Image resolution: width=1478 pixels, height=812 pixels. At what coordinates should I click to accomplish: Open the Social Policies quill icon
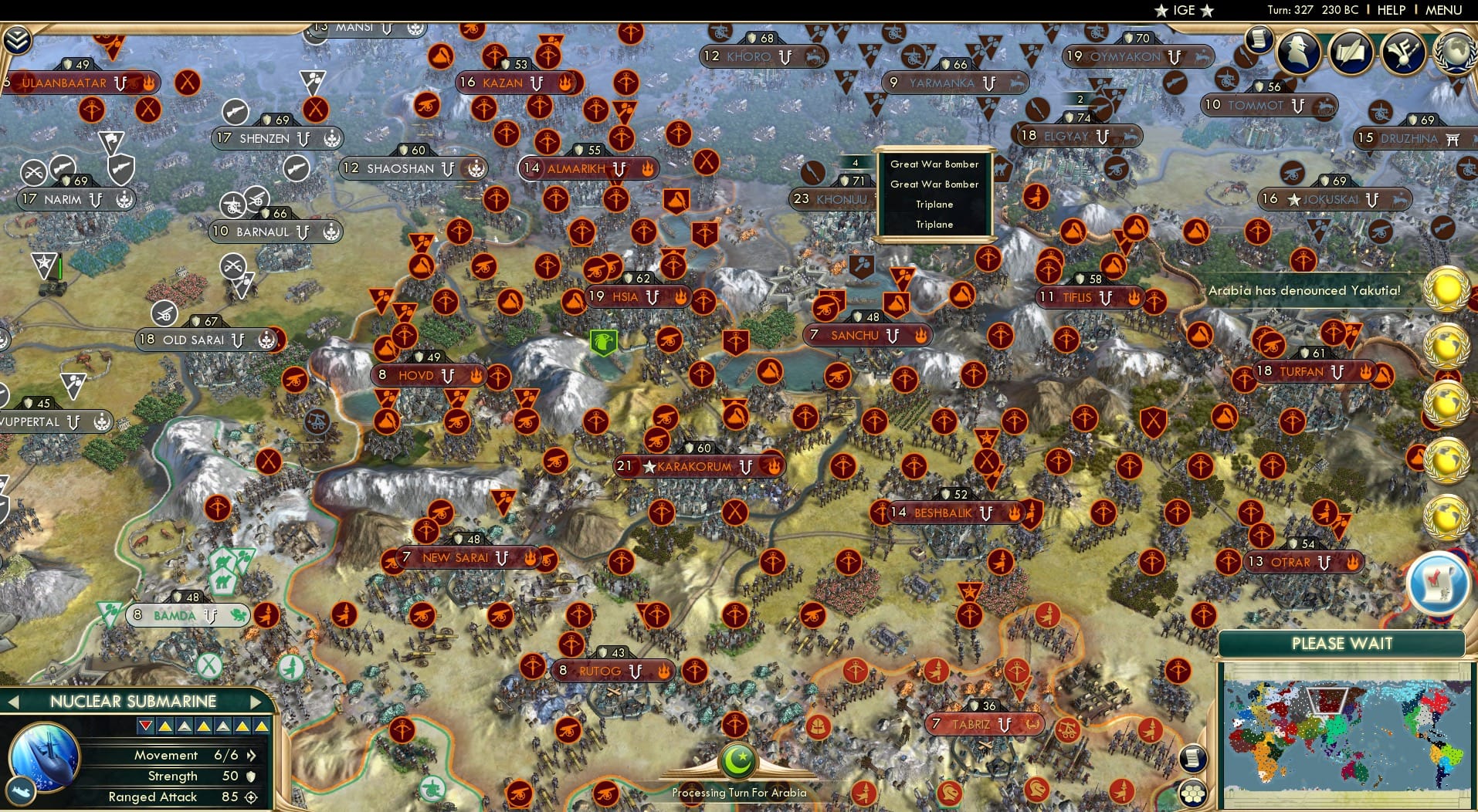coord(1351,52)
